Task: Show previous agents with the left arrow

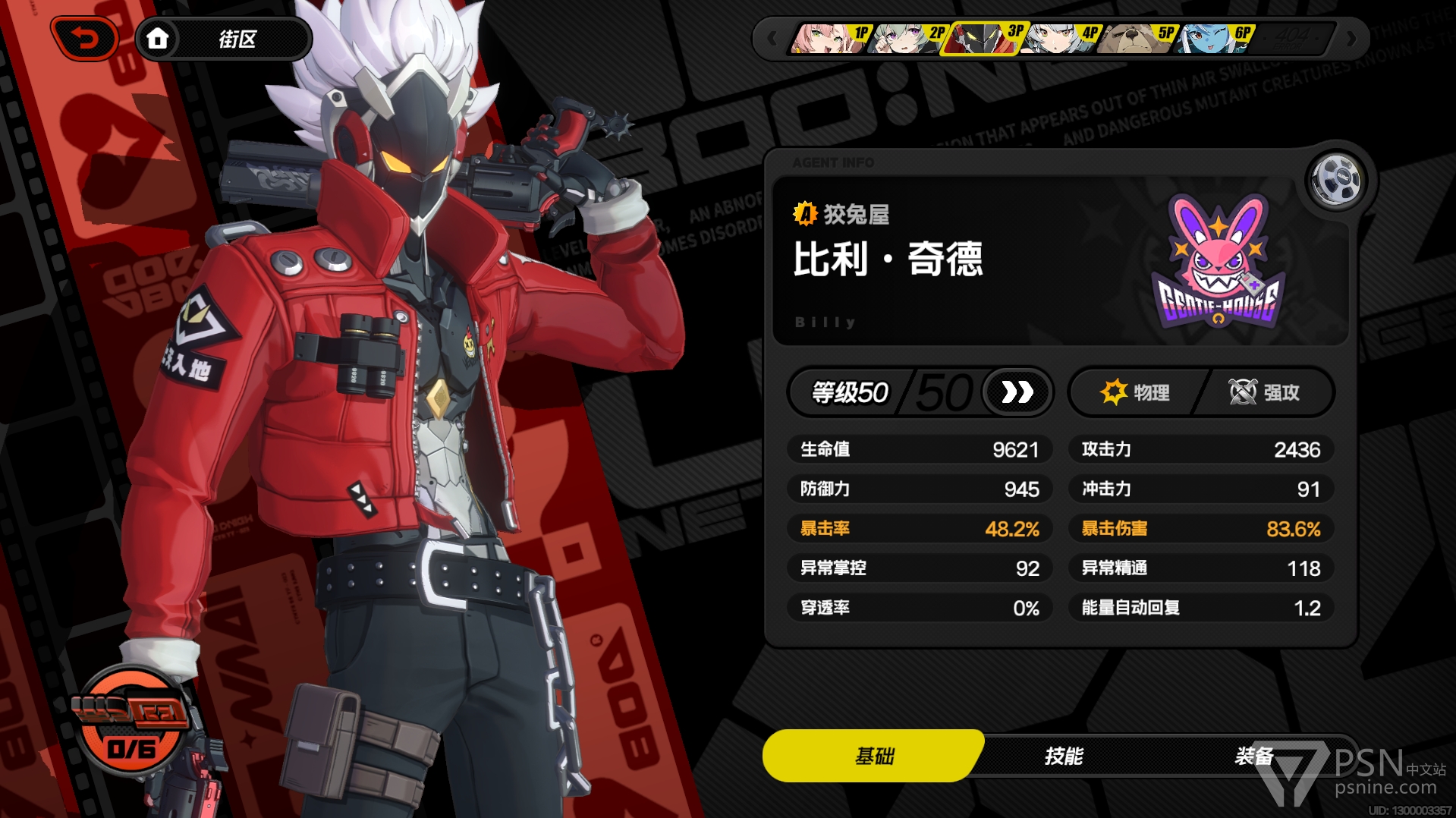Action: point(772,38)
